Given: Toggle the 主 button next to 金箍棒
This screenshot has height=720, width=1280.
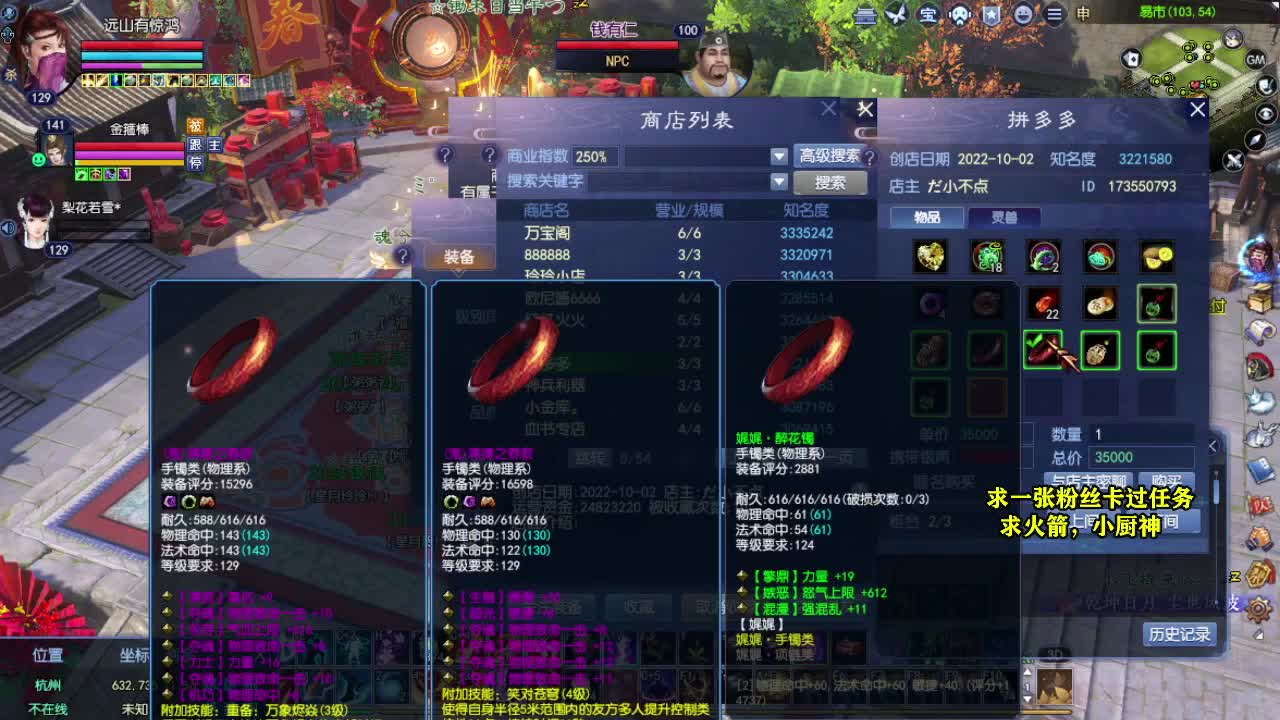Looking at the screenshot, I should pos(214,145).
